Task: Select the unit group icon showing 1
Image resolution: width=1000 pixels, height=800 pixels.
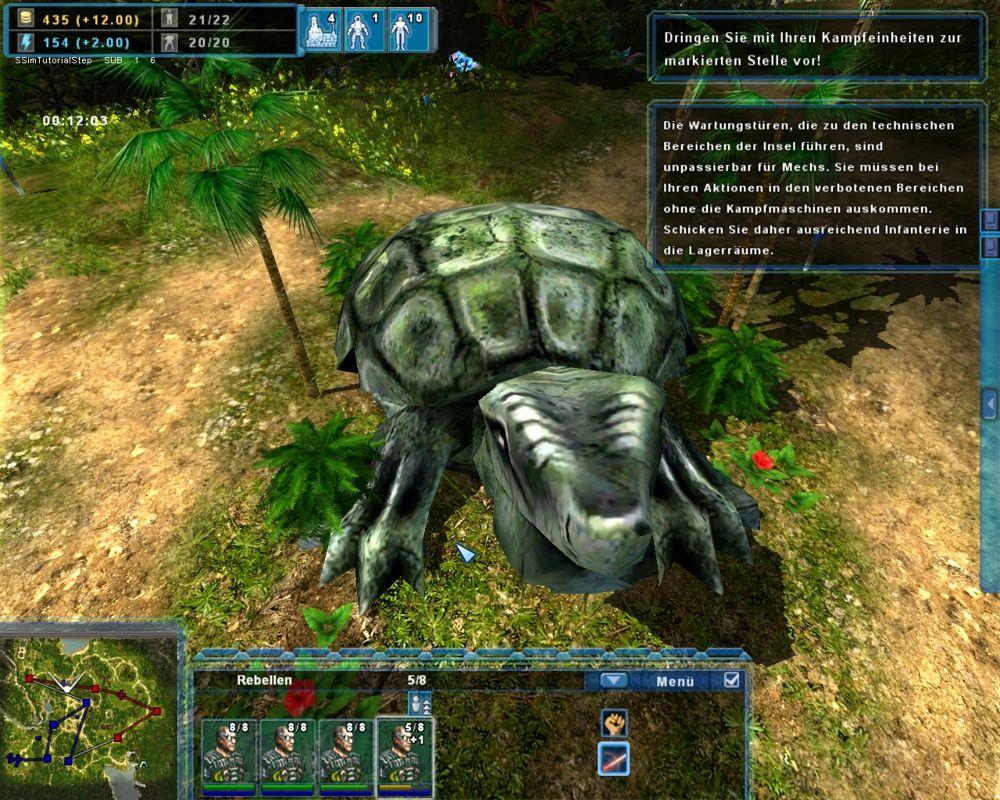Action: pos(364,31)
